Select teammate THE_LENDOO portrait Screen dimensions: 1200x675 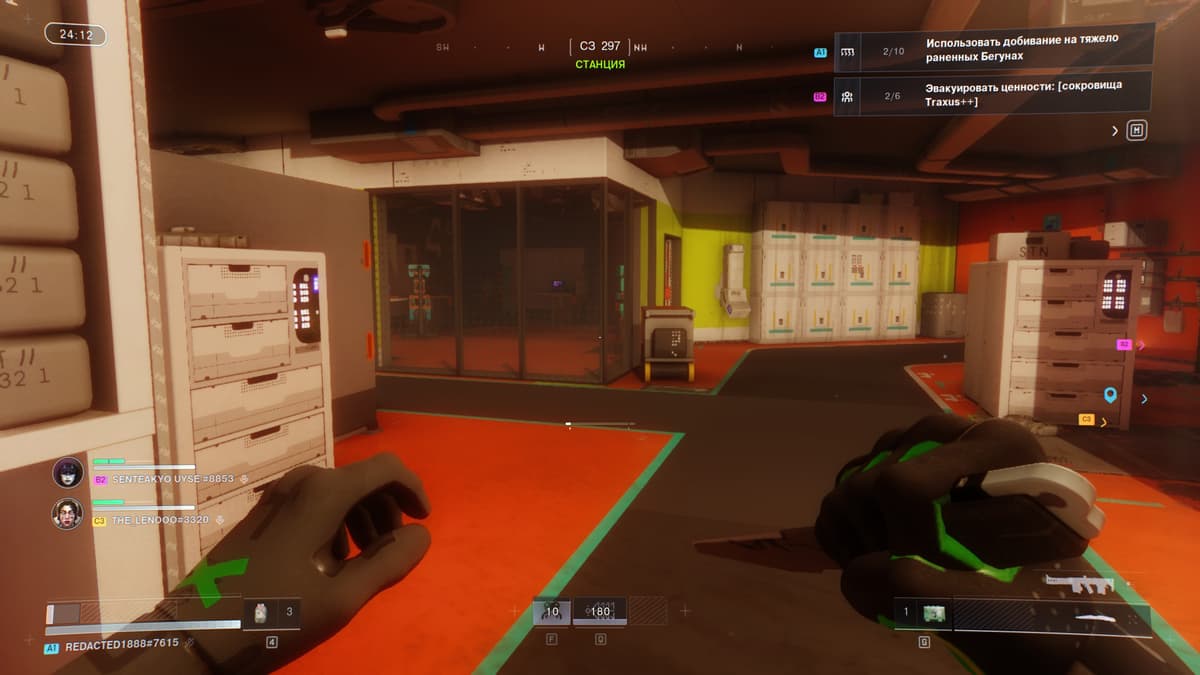tap(68, 513)
